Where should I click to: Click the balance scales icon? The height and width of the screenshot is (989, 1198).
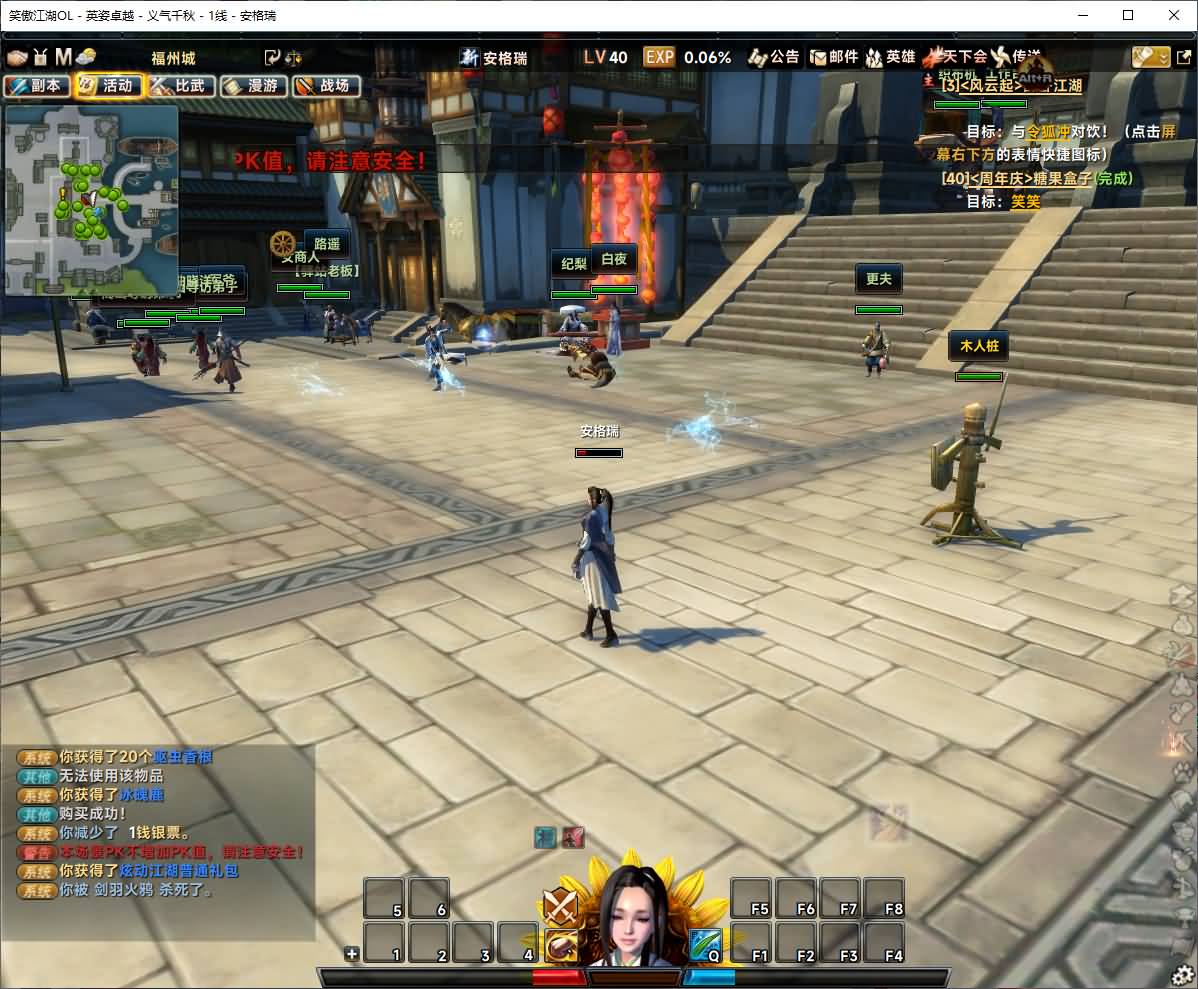click(294, 57)
